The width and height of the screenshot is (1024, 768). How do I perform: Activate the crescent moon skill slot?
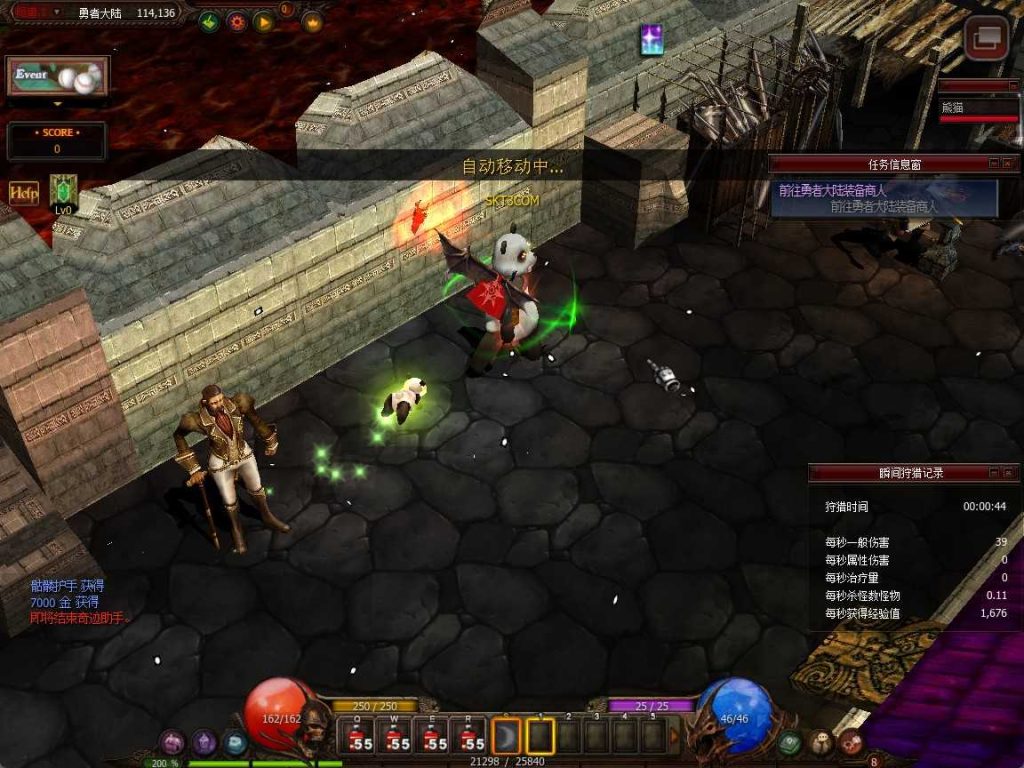click(x=507, y=737)
